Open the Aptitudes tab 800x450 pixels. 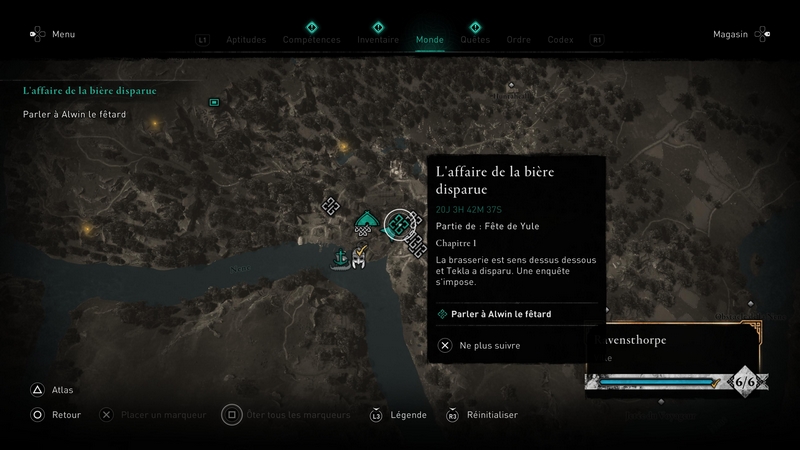(x=247, y=40)
